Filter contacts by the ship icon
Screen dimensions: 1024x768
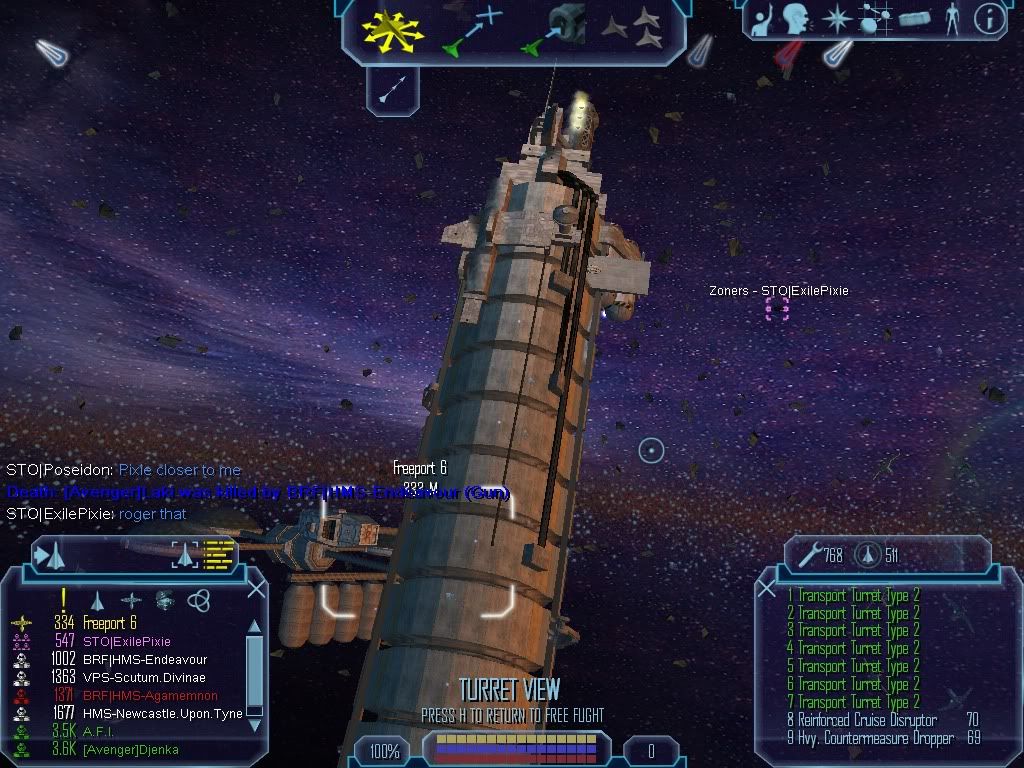point(98,600)
